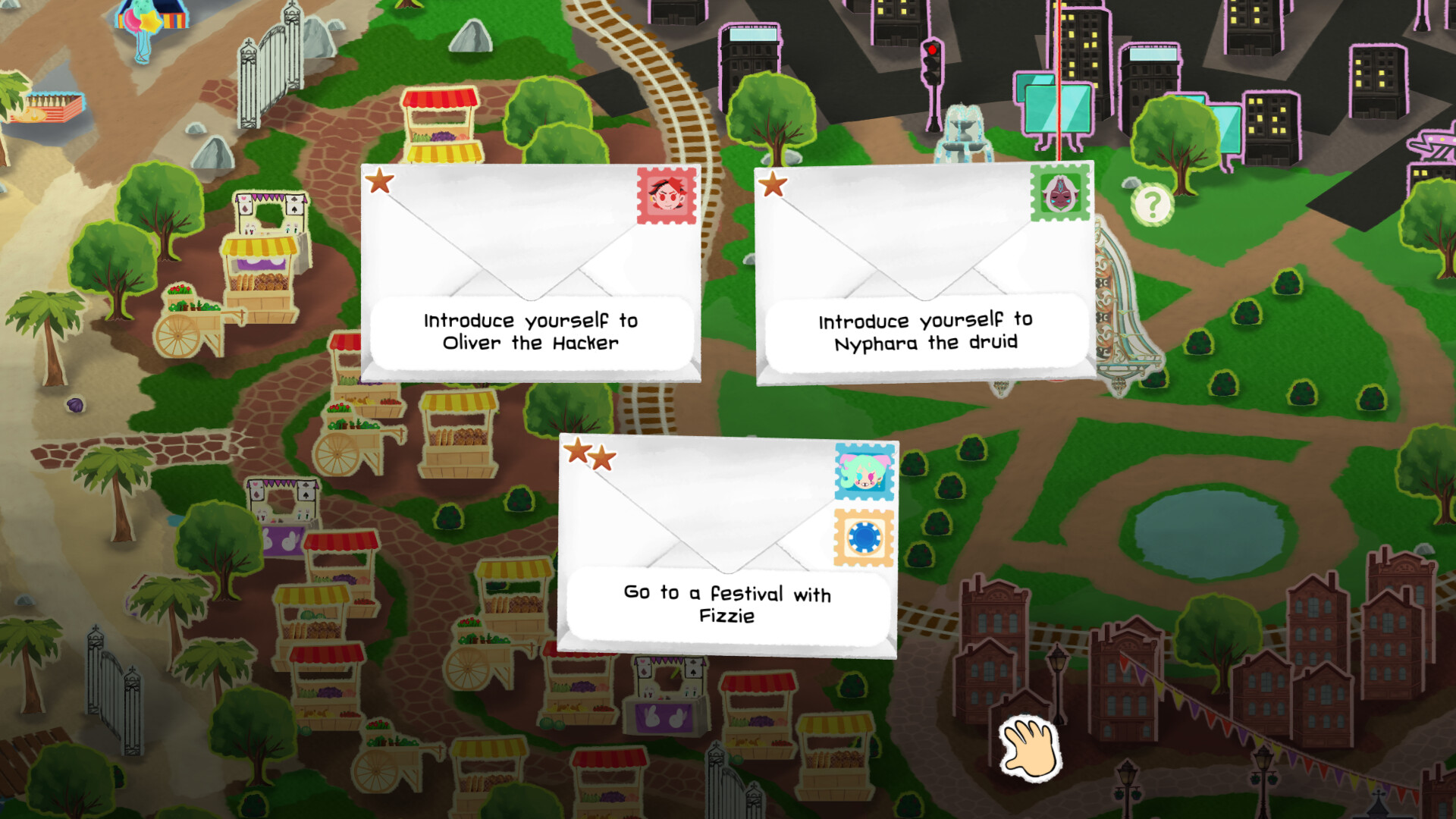Click the star on Oliver's envelope
The height and width of the screenshot is (819, 1456).
pyautogui.click(x=381, y=182)
